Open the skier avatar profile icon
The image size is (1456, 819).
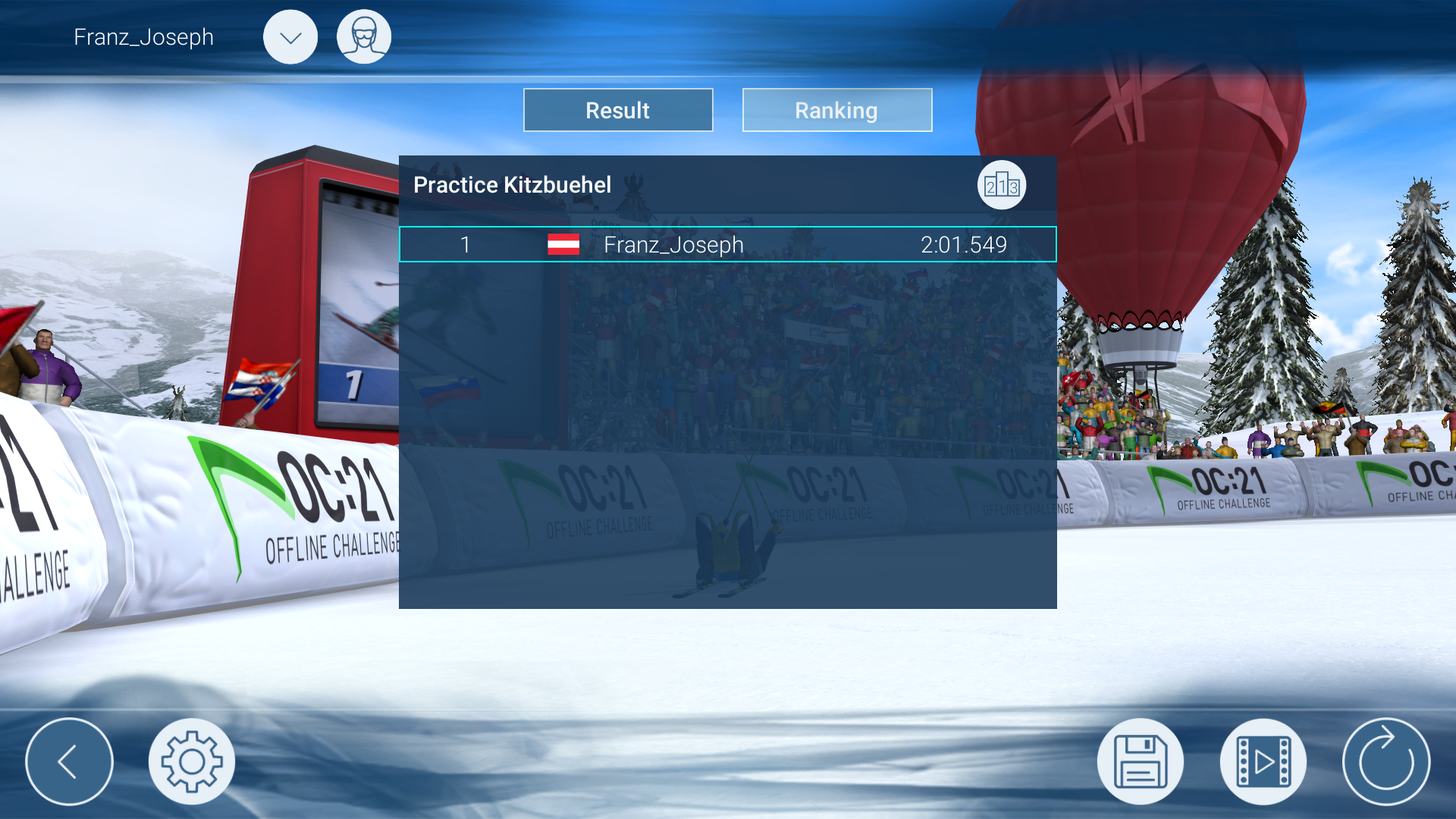pos(364,37)
